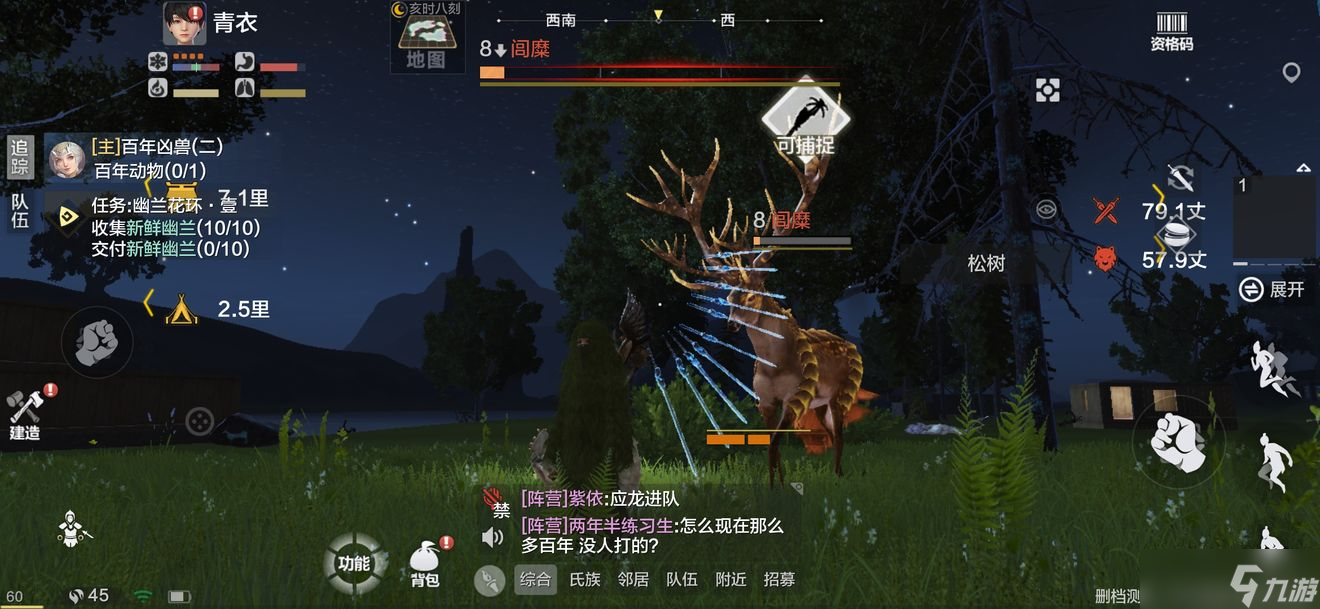Open the 功能 function menu
Screen dimensions: 1320x609
click(x=354, y=562)
